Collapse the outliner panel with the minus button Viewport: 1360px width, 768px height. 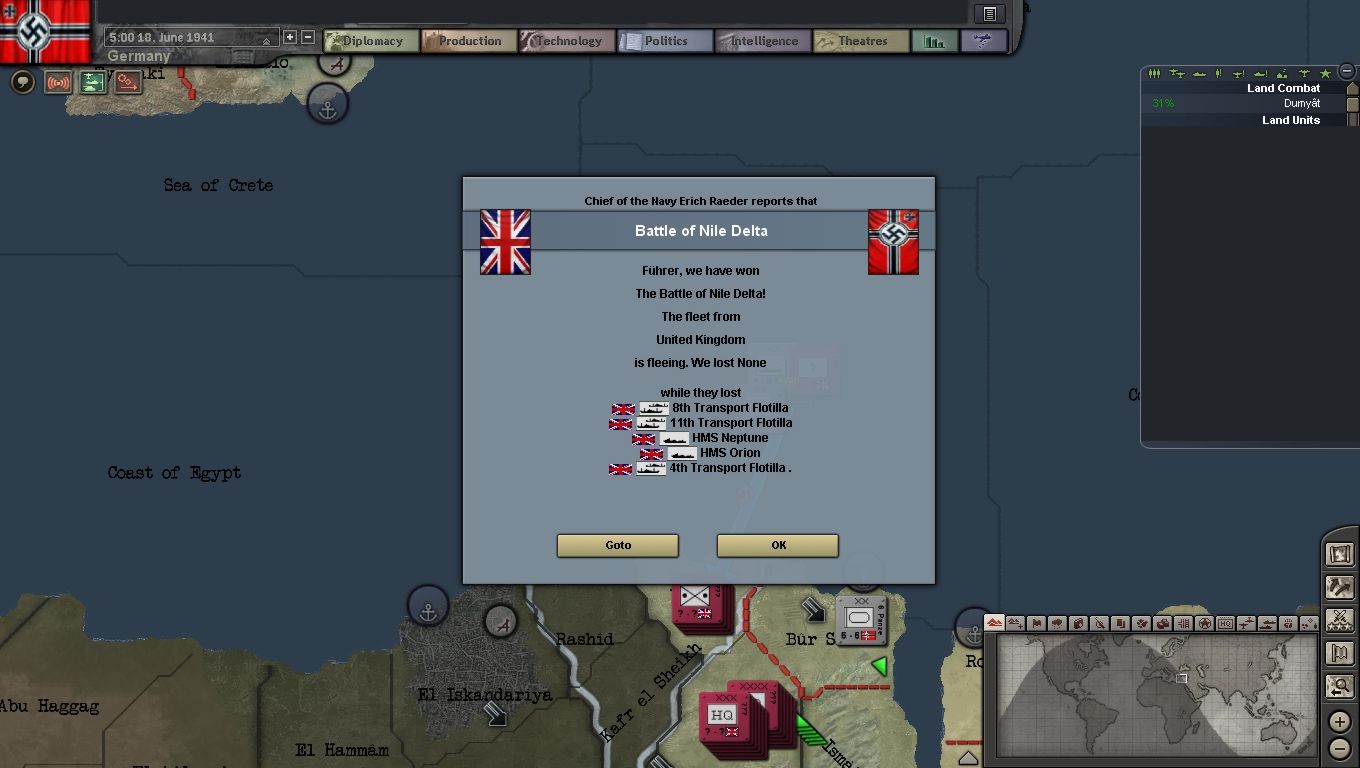[1347, 72]
